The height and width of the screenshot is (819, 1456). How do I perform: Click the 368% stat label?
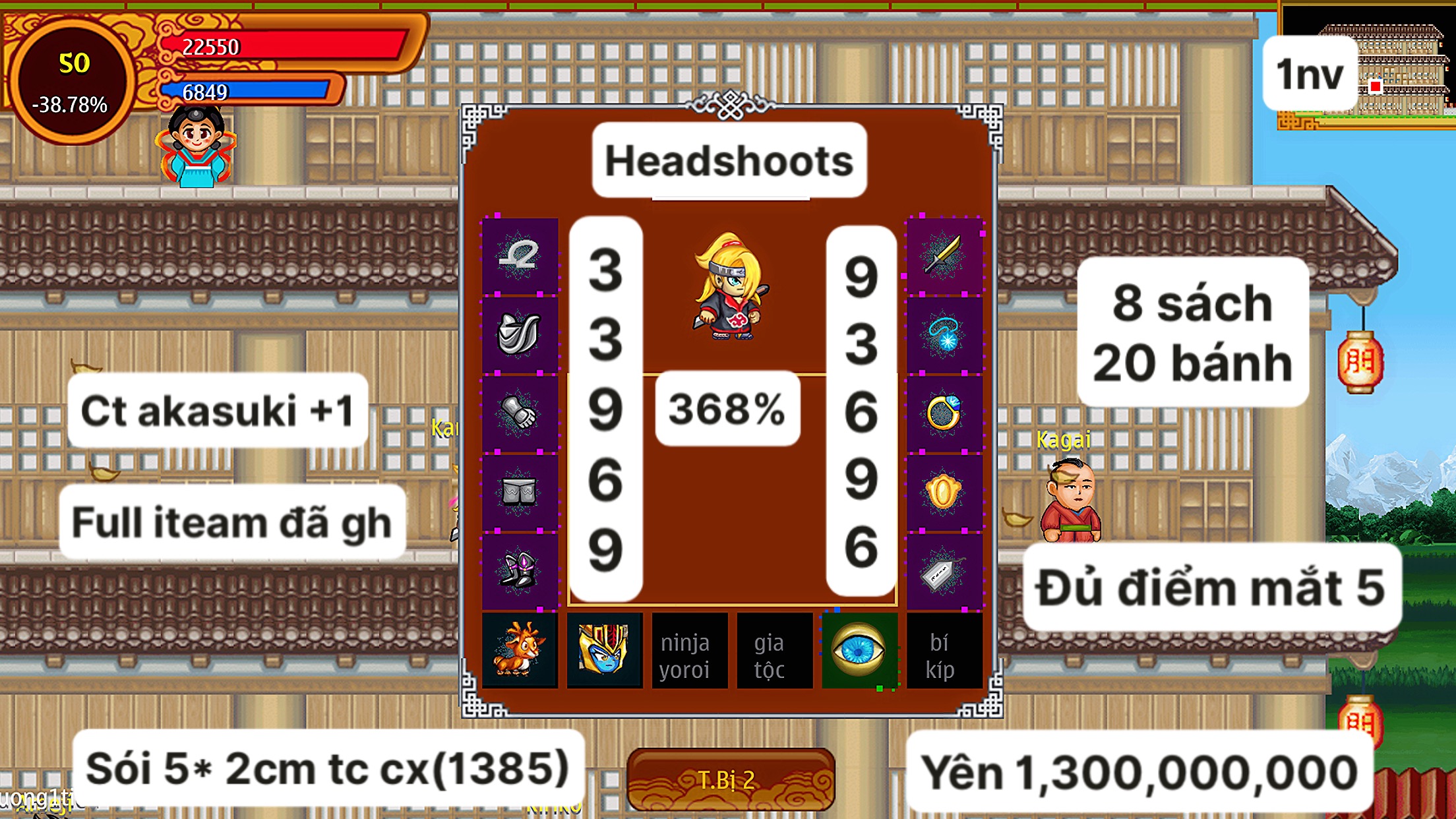tap(725, 410)
